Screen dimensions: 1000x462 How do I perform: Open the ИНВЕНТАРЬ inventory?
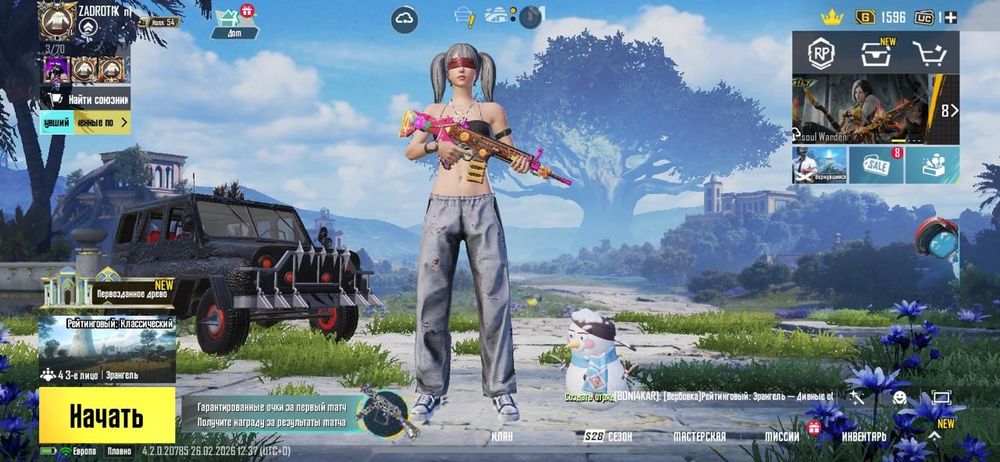pyautogui.click(x=862, y=437)
